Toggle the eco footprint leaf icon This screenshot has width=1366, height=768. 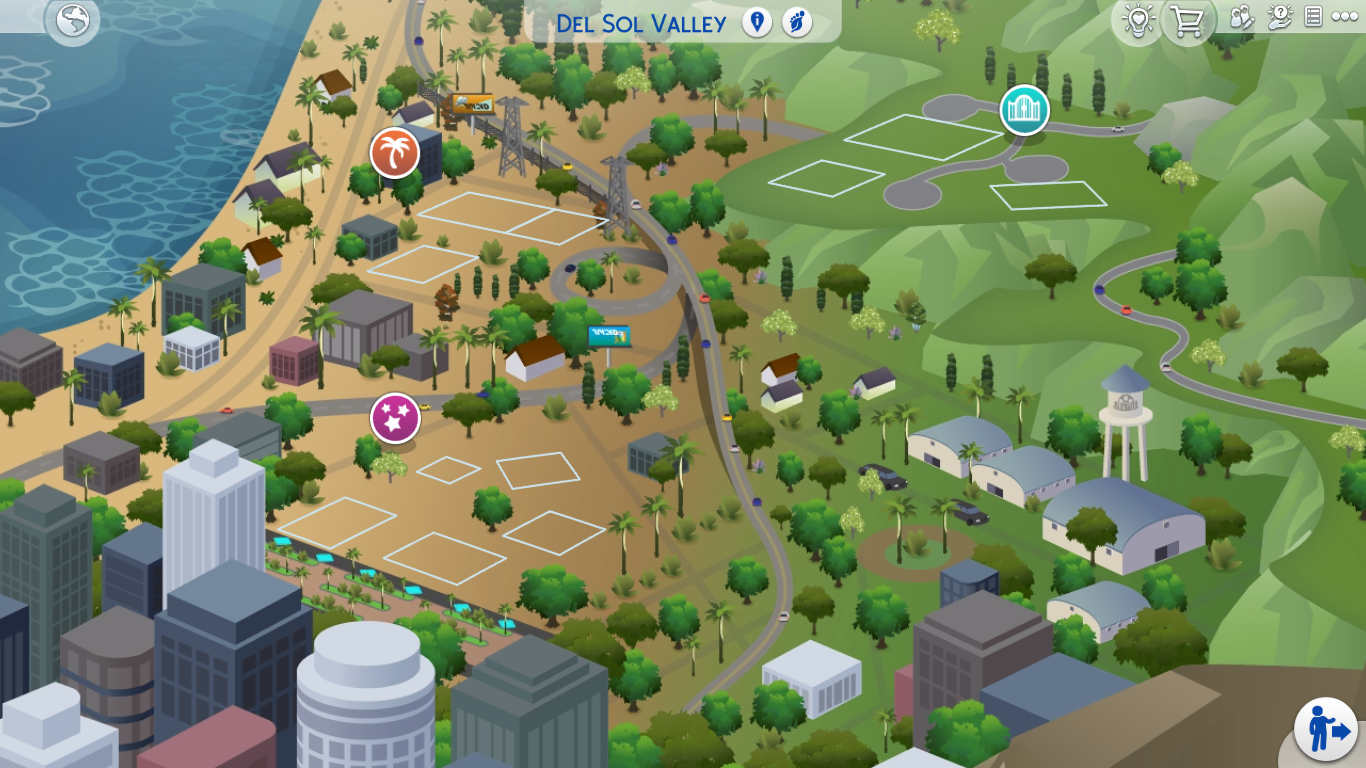[x=797, y=22]
